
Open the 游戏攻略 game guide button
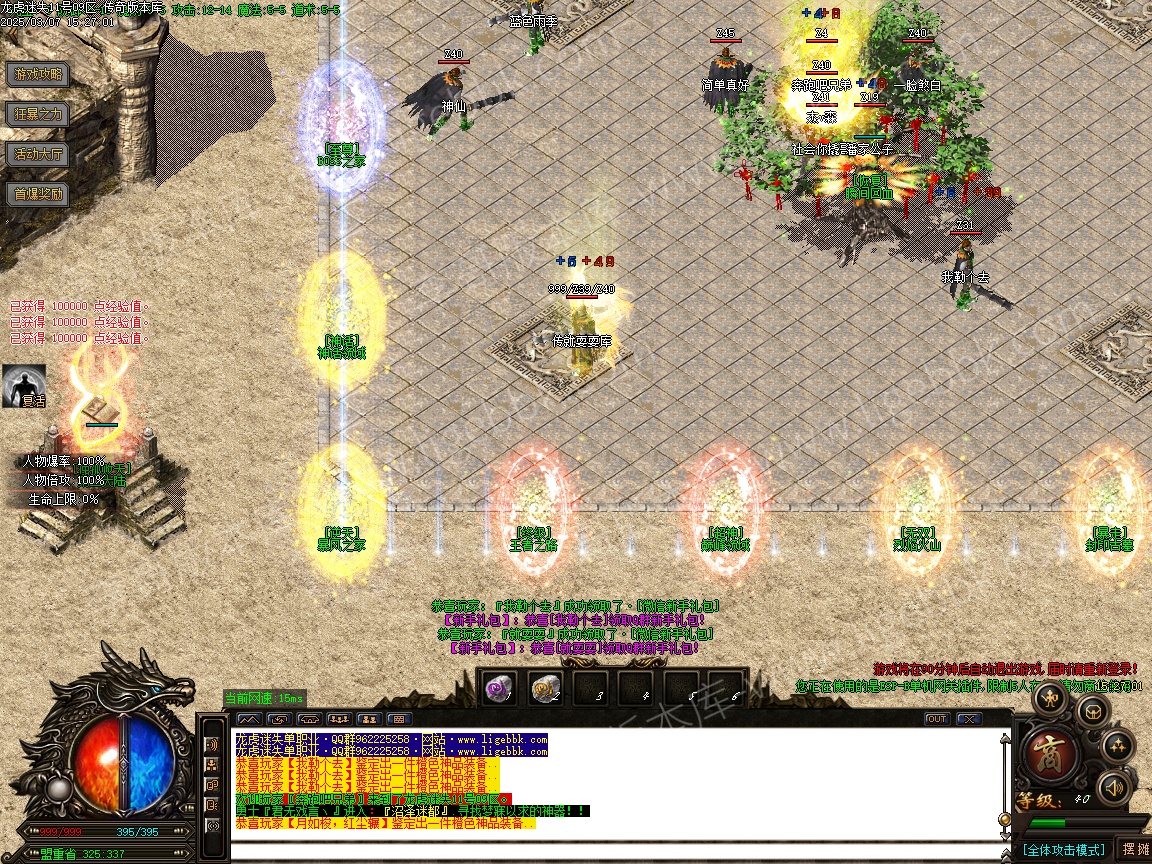[x=38, y=74]
